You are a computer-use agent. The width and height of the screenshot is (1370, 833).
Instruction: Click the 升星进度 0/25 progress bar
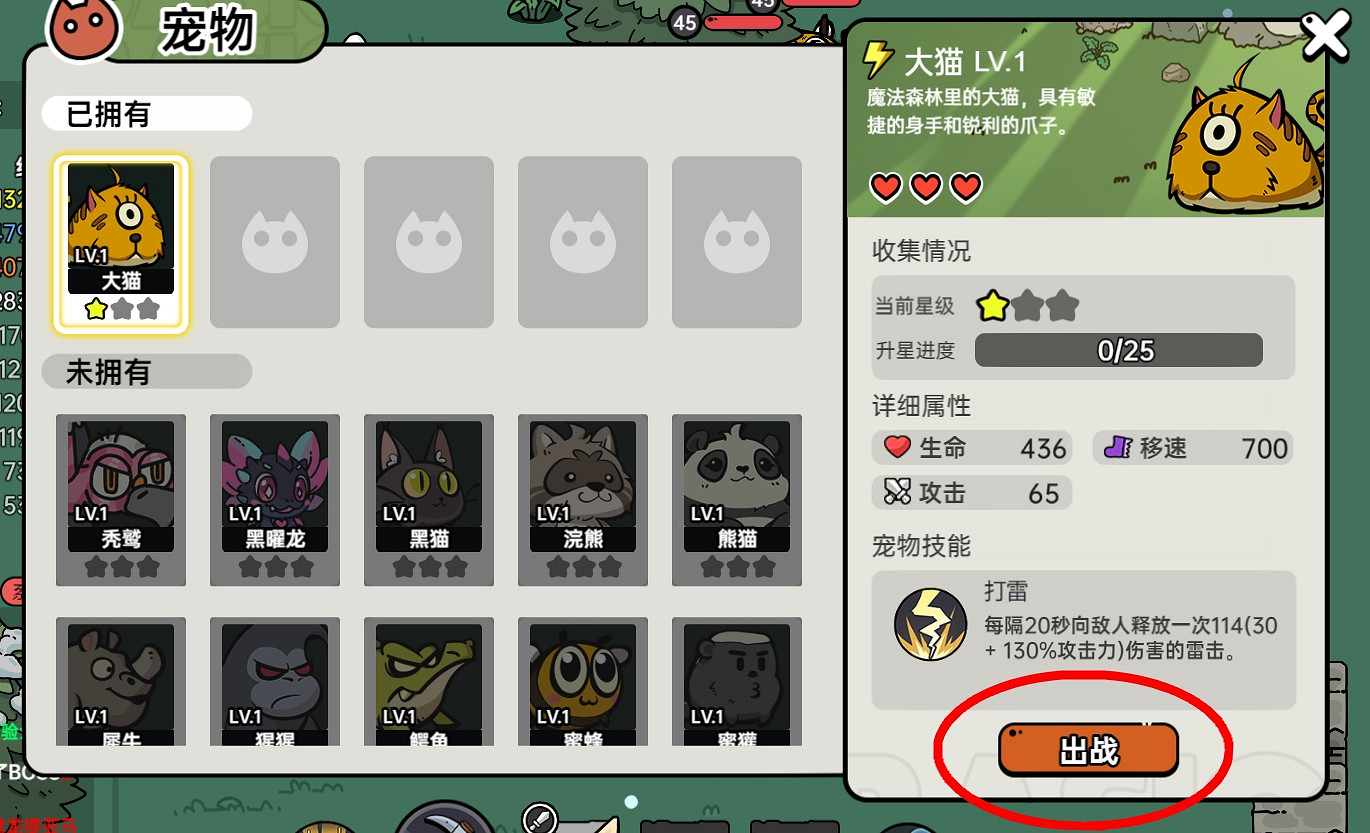1117,350
